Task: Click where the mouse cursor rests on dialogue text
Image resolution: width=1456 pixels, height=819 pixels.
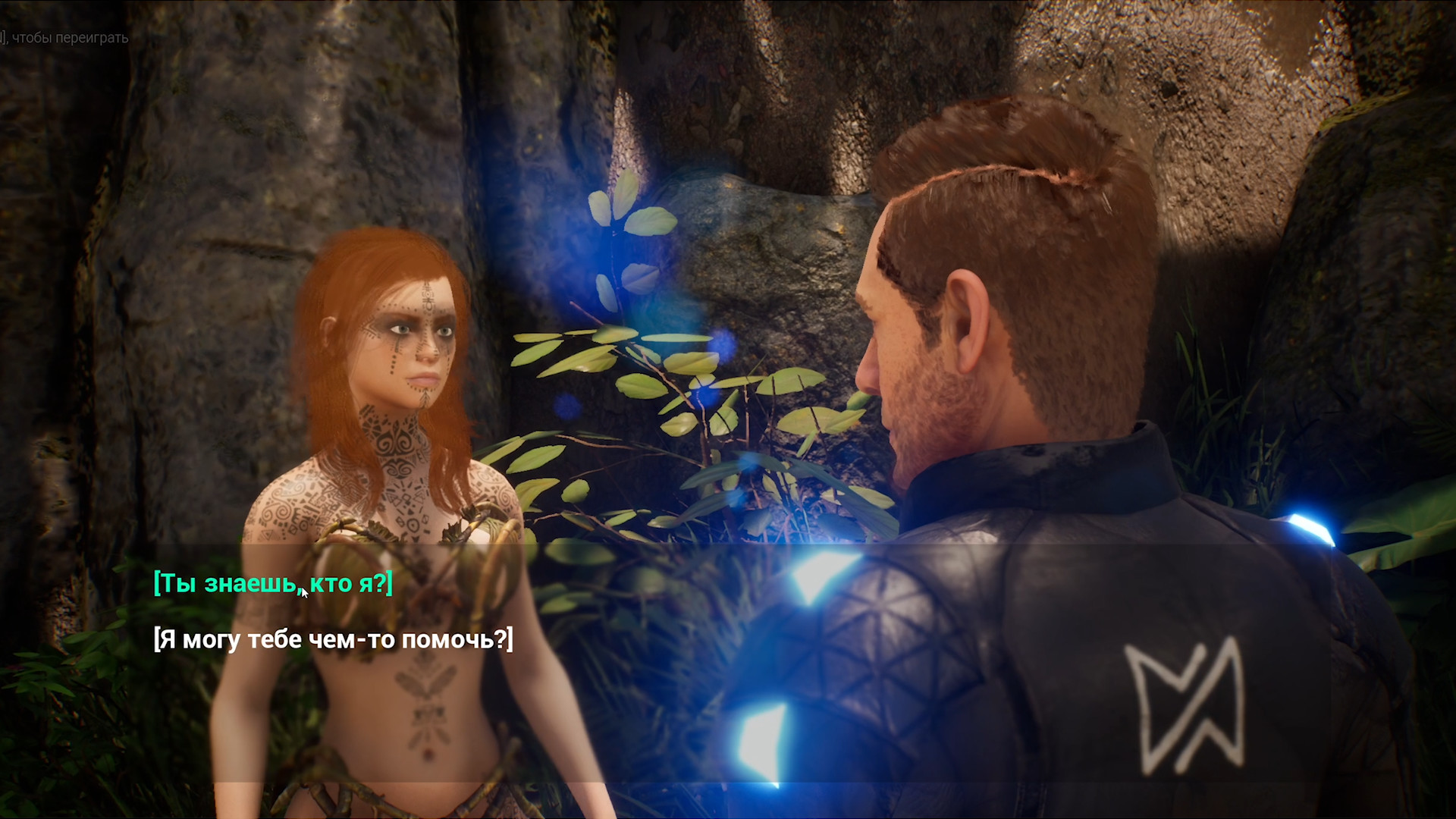Action: pos(303,591)
